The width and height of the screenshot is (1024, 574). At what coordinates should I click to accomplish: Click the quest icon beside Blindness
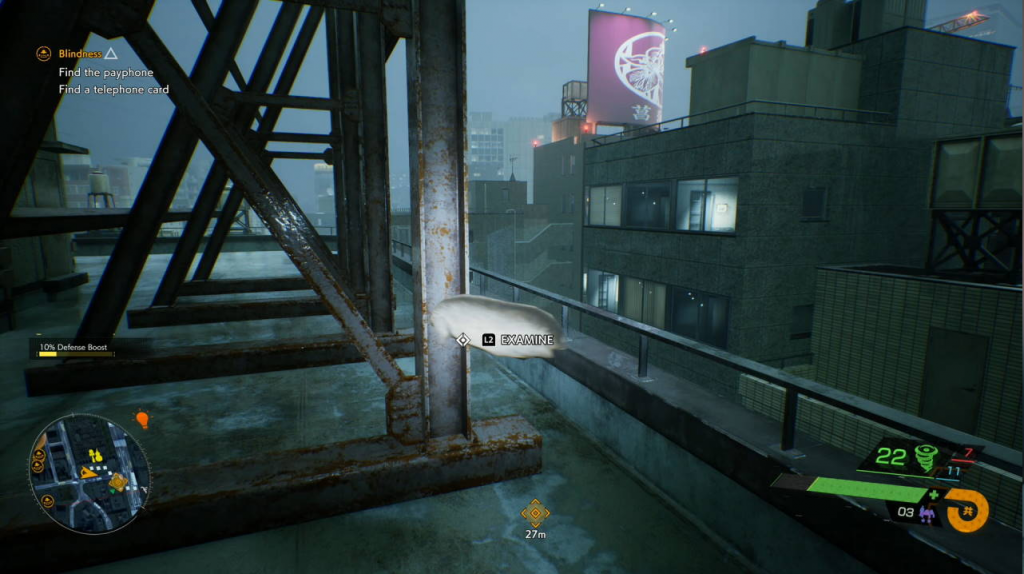point(44,53)
